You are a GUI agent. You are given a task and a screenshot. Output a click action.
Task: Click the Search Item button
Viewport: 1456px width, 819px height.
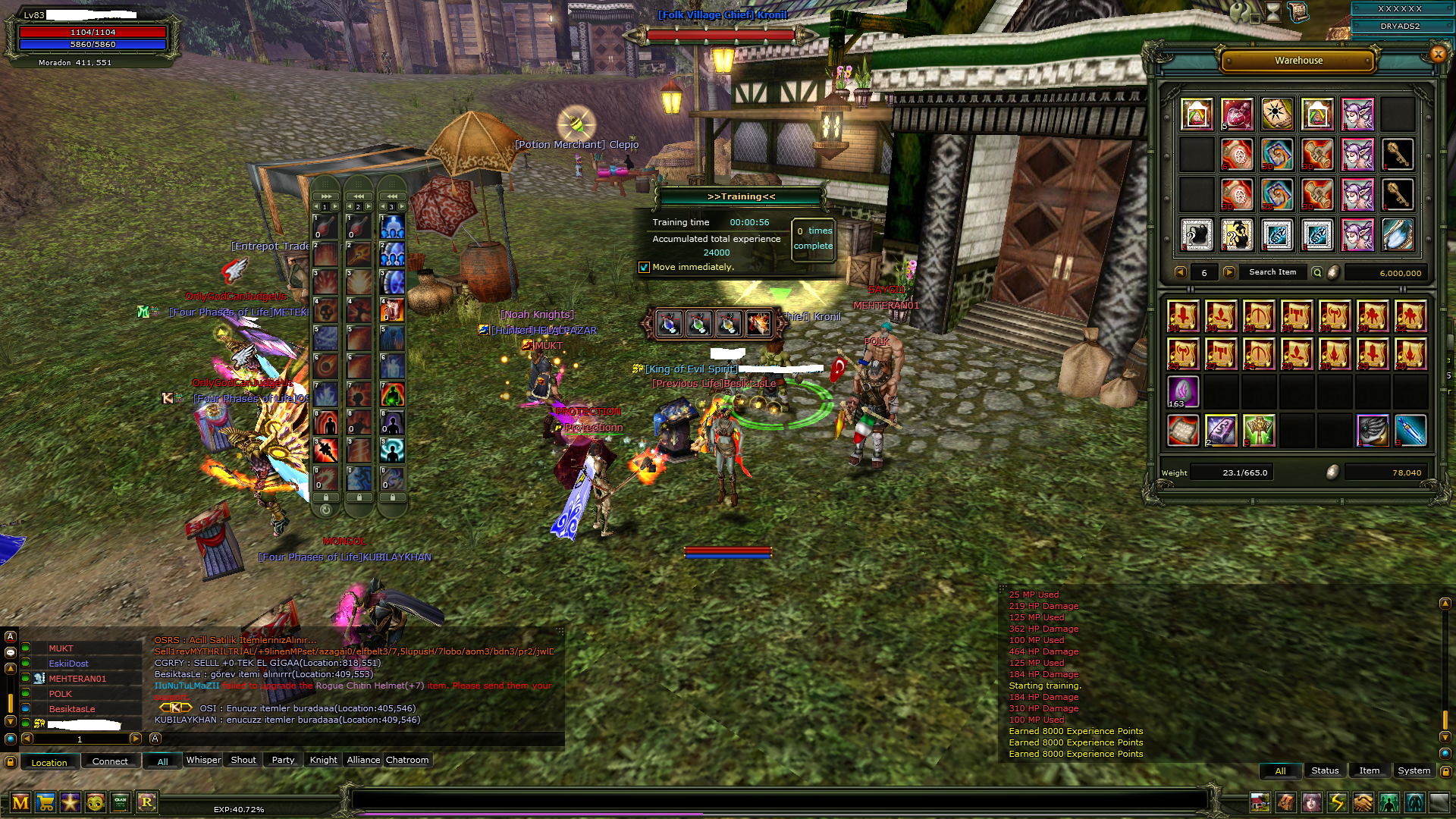tap(1272, 272)
